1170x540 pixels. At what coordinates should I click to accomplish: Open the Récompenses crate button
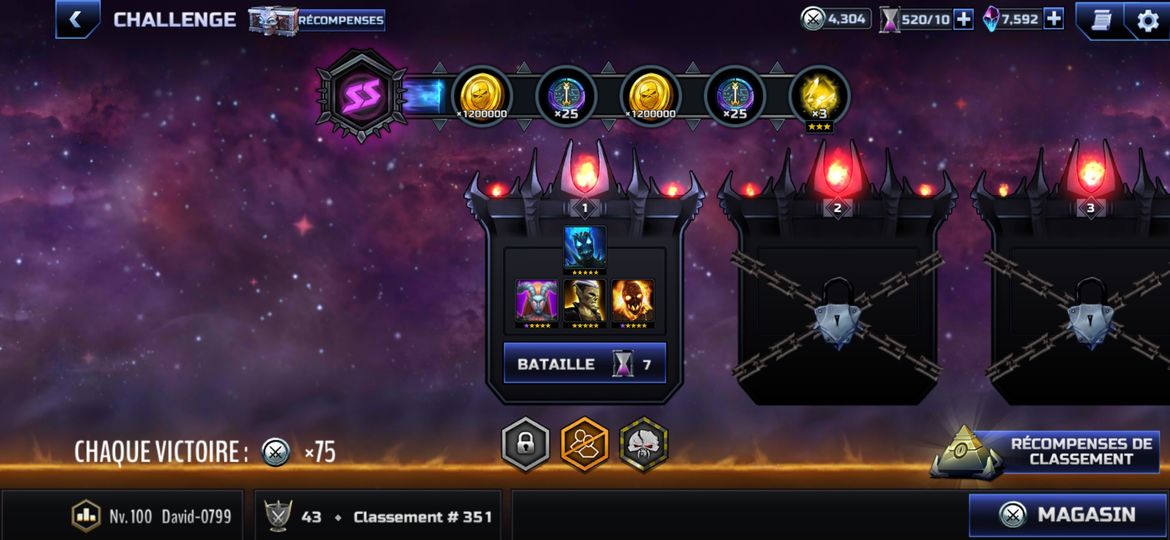click(x=316, y=19)
